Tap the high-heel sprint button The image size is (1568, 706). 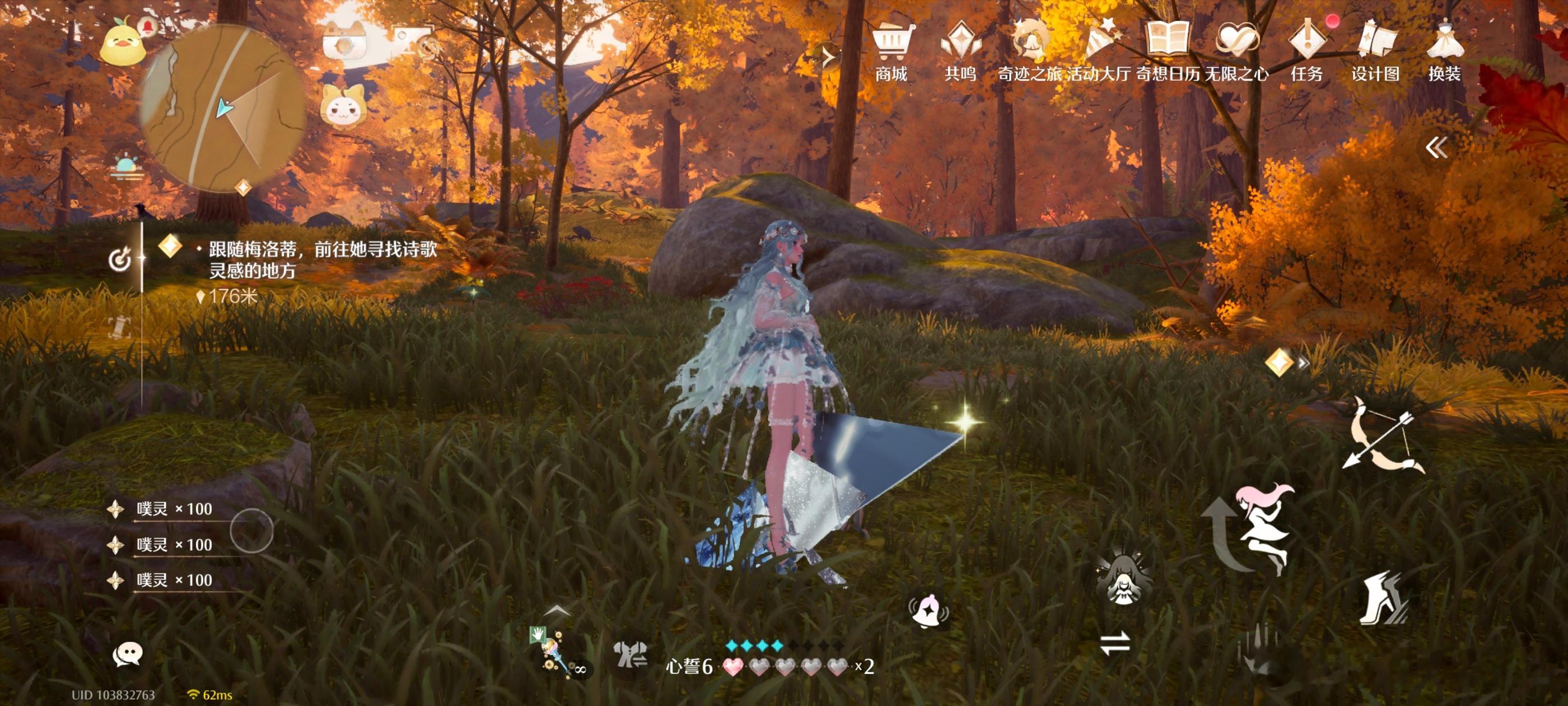pyautogui.click(x=1383, y=598)
